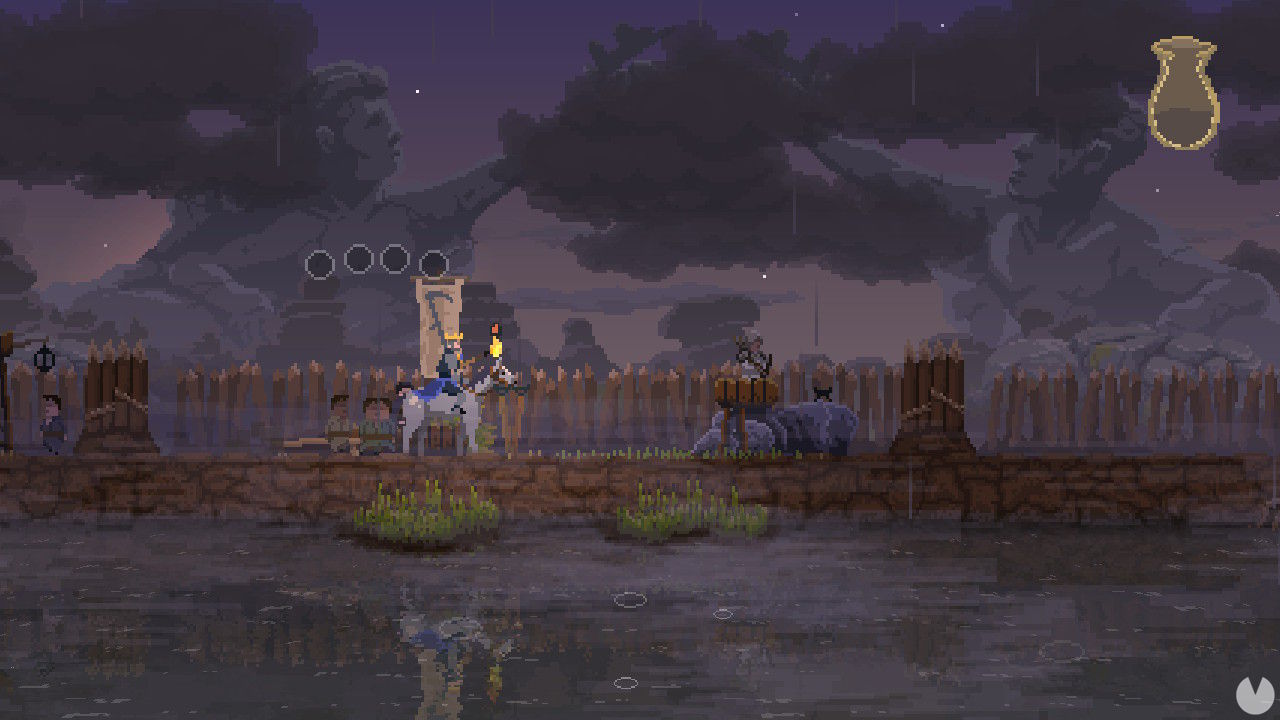
Task: Select the torch held beside the horse
Action: tap(496, 343)
